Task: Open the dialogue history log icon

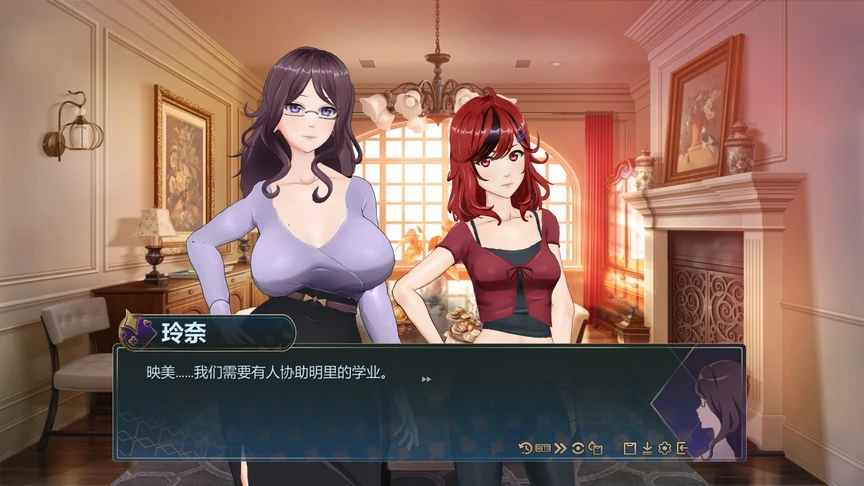Action: click(526, 447)
